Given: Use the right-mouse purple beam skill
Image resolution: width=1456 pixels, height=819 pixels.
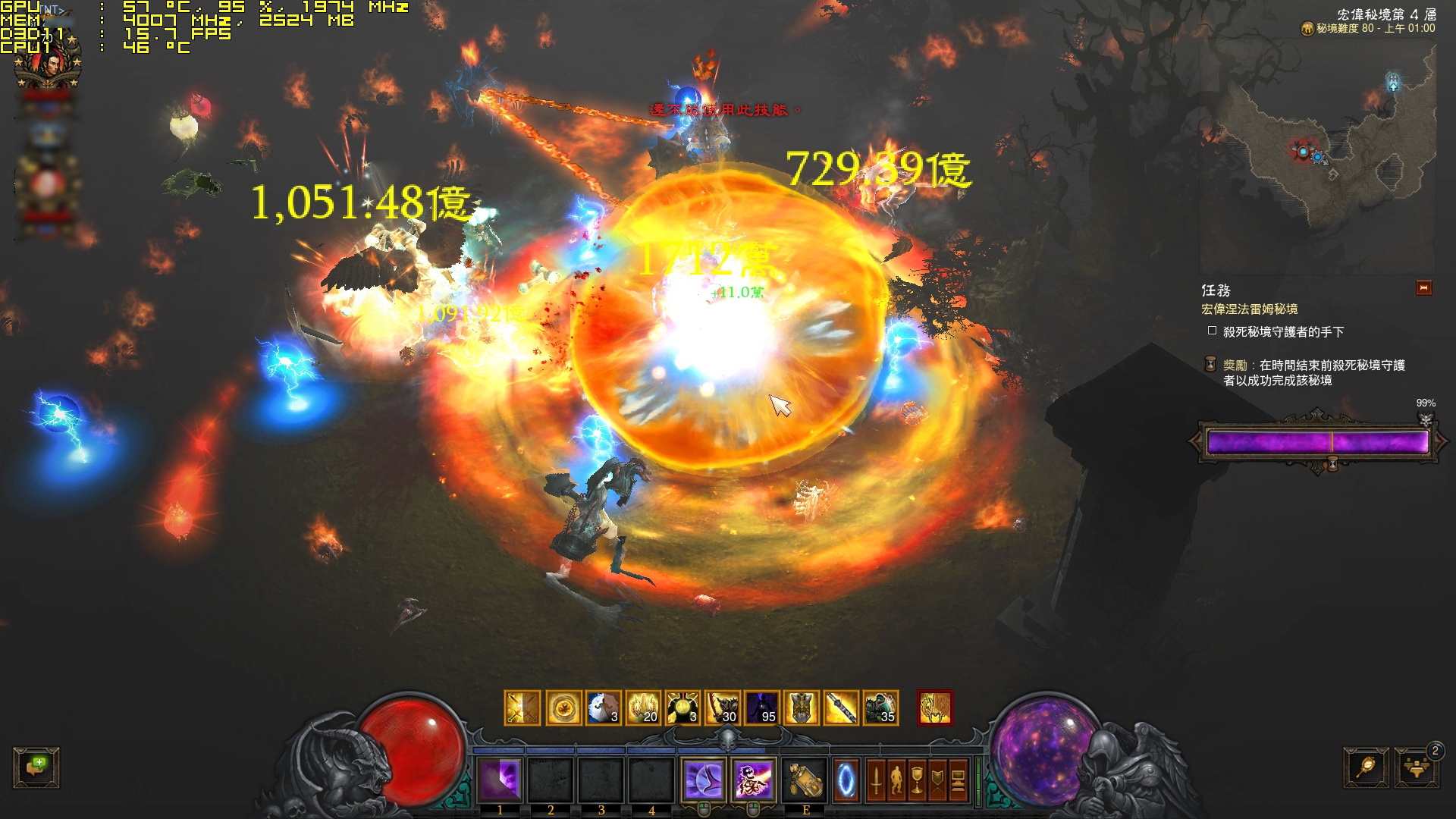Looking at the screenshot, I should 754,780.
